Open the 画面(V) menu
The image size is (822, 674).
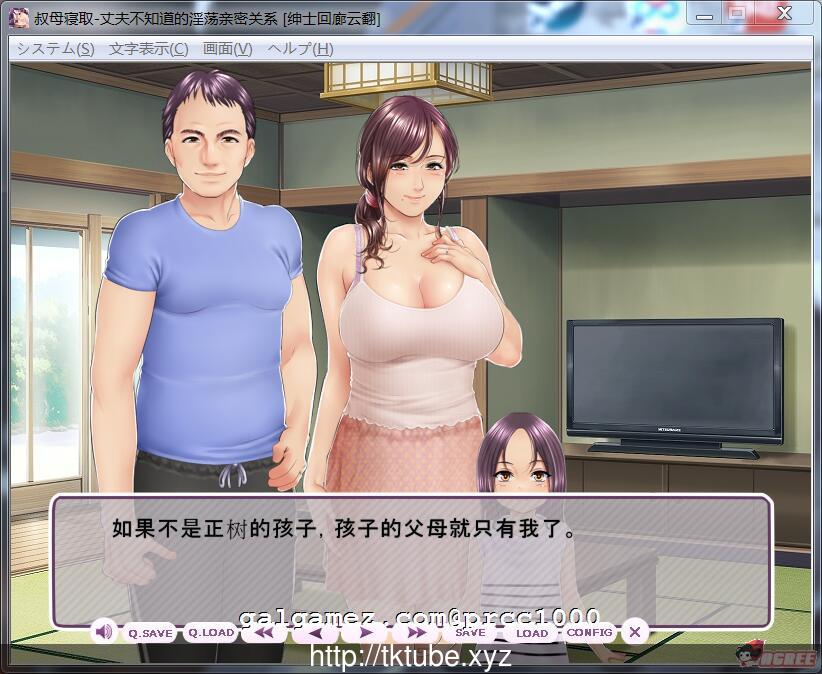tap(227, 49)
